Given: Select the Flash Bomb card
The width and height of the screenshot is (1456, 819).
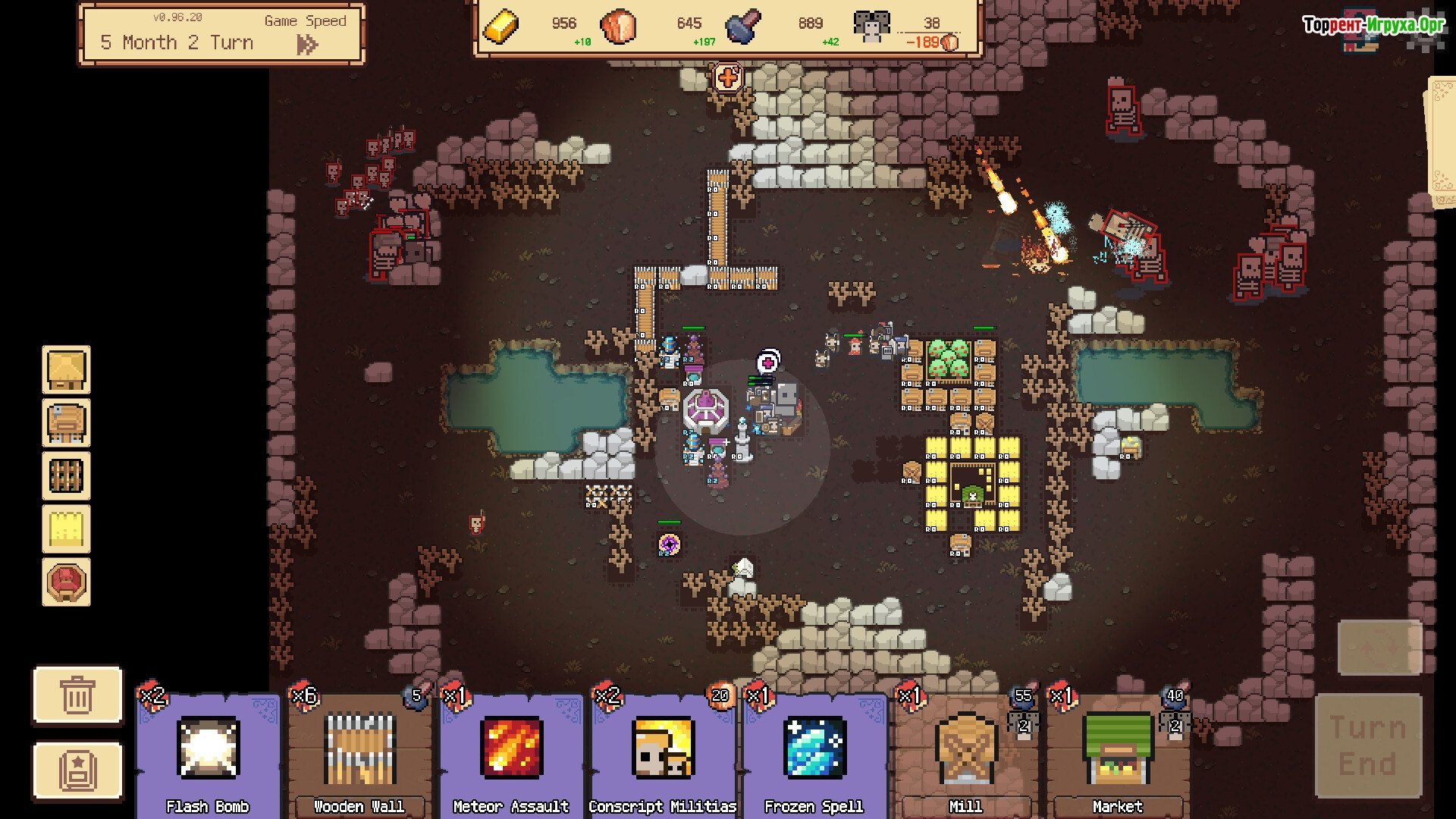Looking at the screenshot, I should point(208,752).
